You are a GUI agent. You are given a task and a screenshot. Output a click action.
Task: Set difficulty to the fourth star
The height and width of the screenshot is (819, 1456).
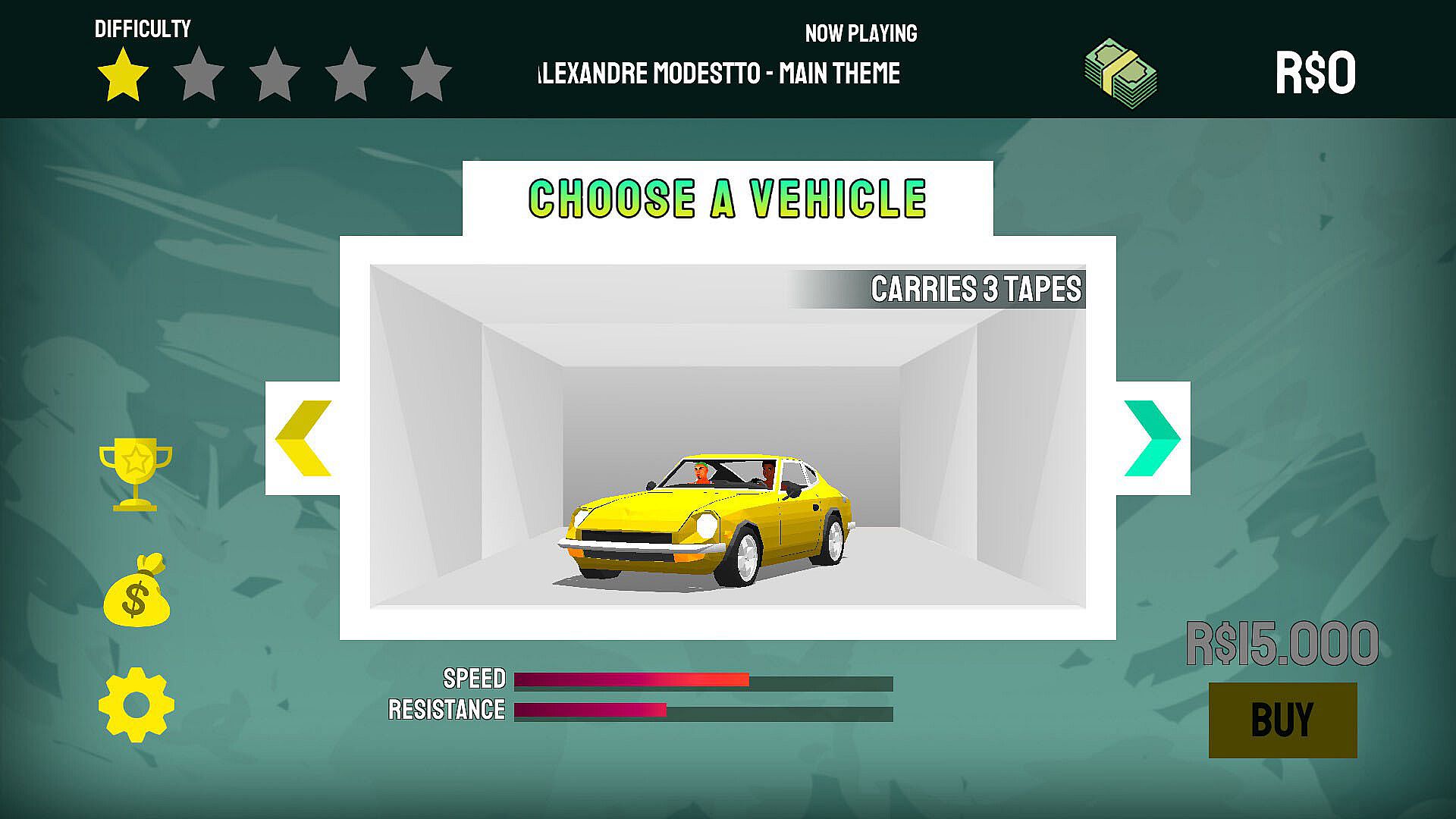click(x=350, y=75)
